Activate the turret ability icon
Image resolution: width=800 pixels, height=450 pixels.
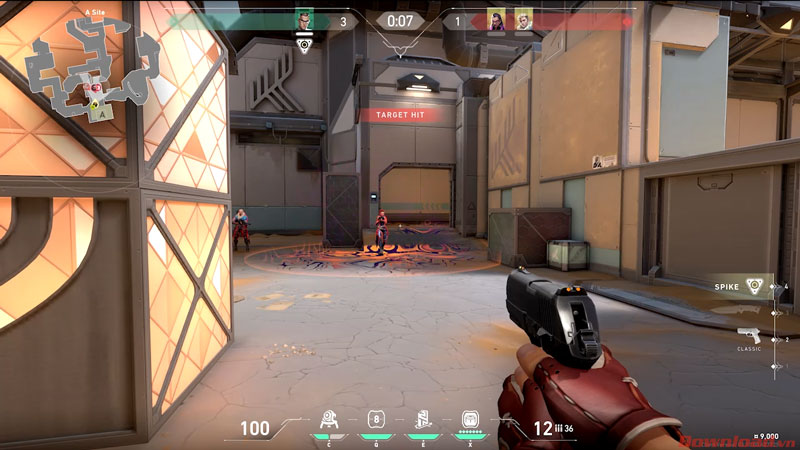(328, 420)
